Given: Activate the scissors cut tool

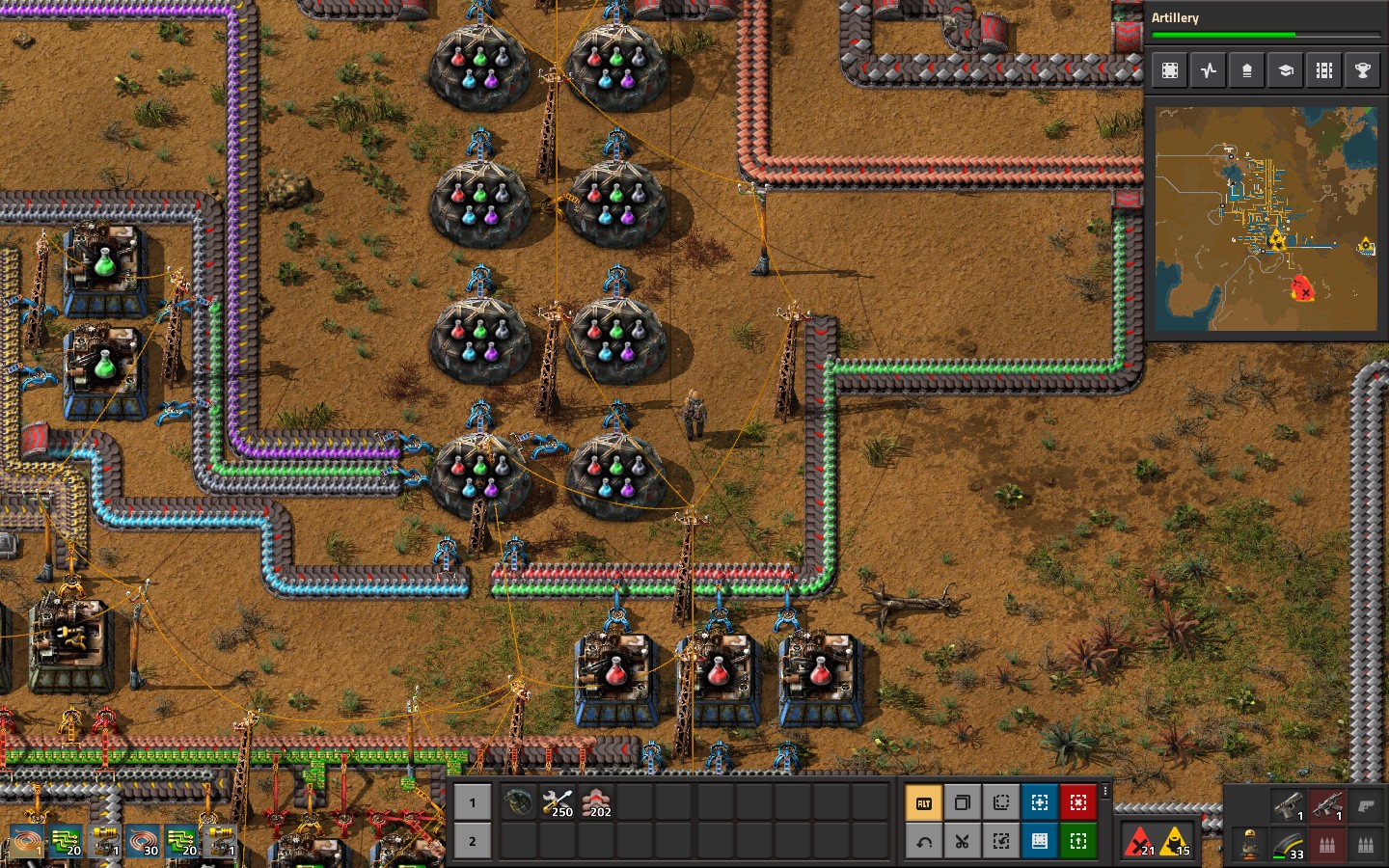Looking at the screenshot, I should point(962,841).
